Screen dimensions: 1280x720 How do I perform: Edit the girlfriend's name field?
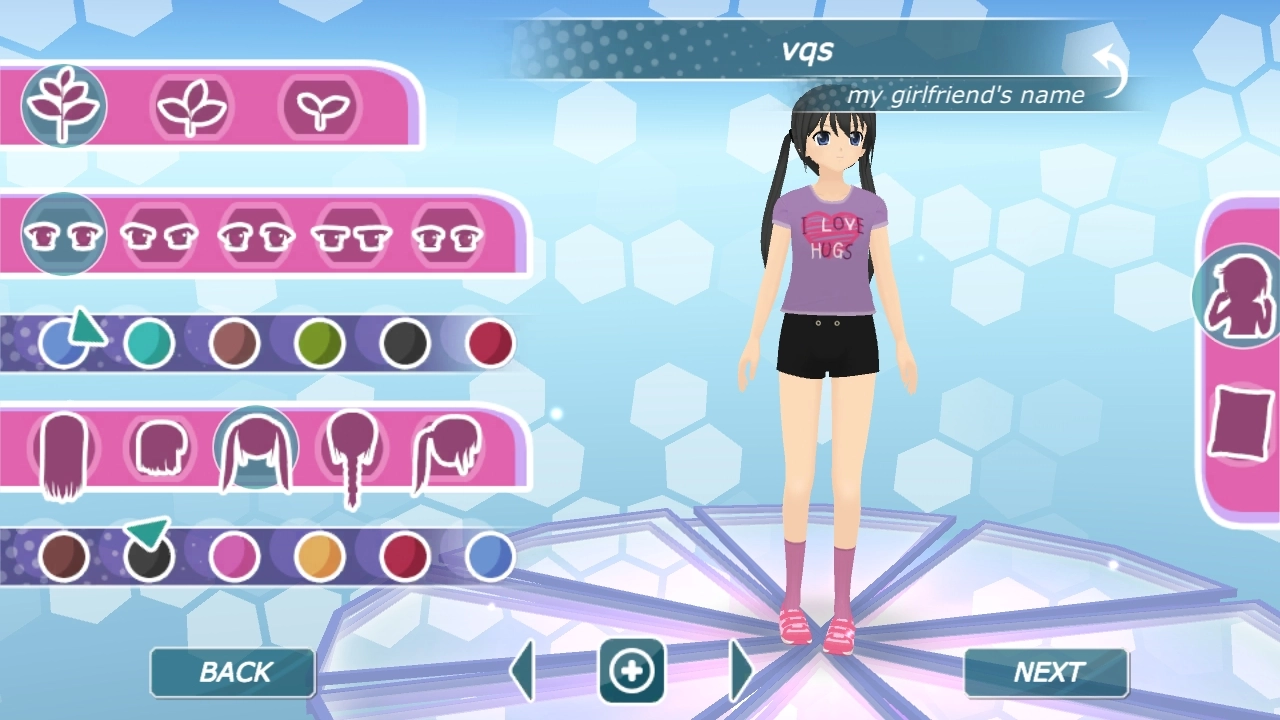806,50
